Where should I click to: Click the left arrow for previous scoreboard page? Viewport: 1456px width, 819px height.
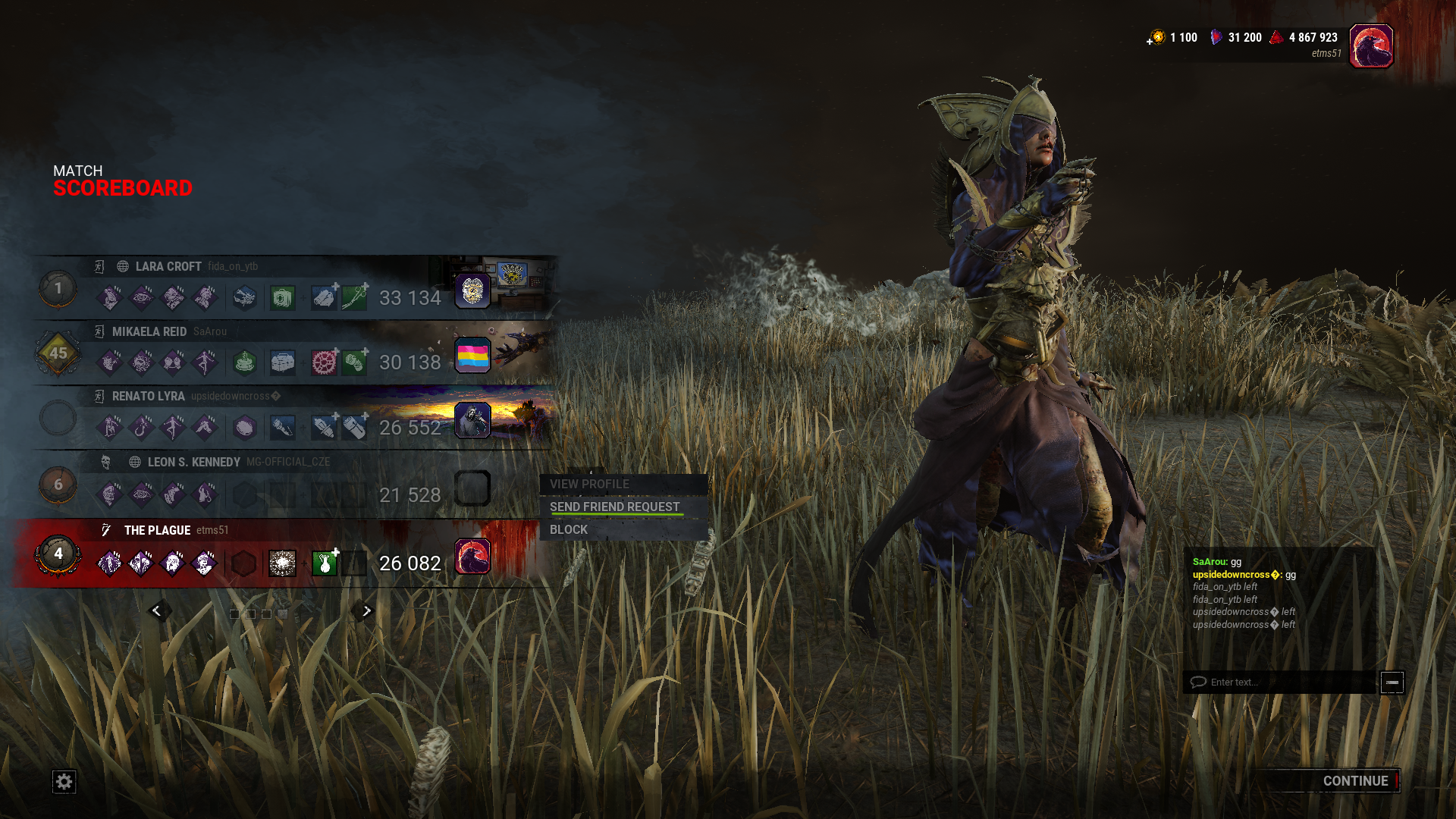tap(158, 610)
